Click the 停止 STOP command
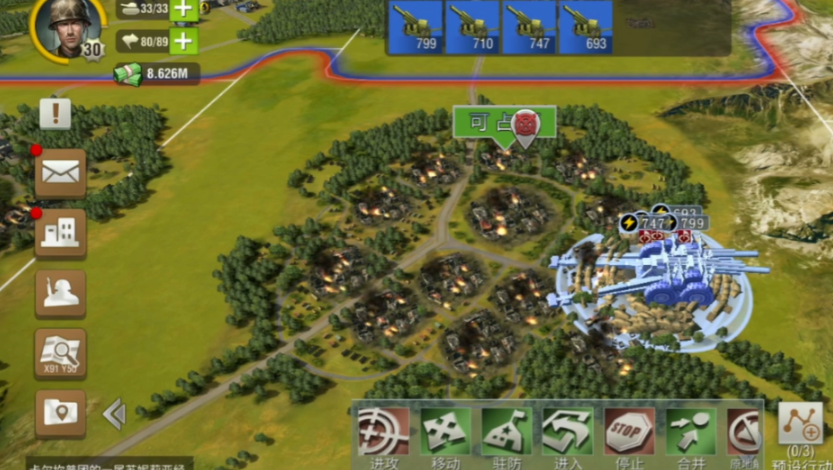The height and width of the screenshot is (470, 833). click(629, 435)
